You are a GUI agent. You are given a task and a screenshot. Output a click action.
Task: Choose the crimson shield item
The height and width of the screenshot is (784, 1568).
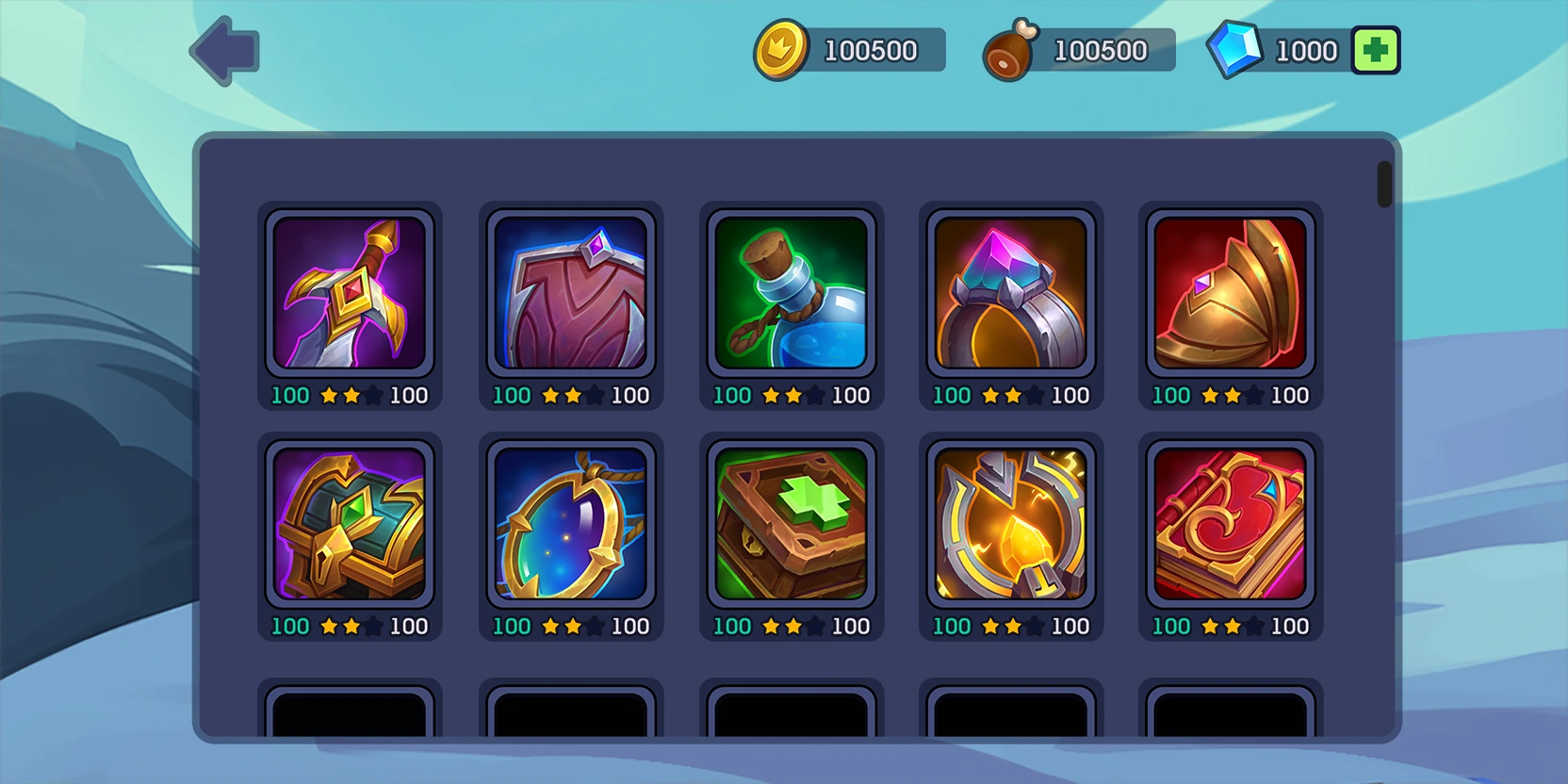click(x=570, y=293)
